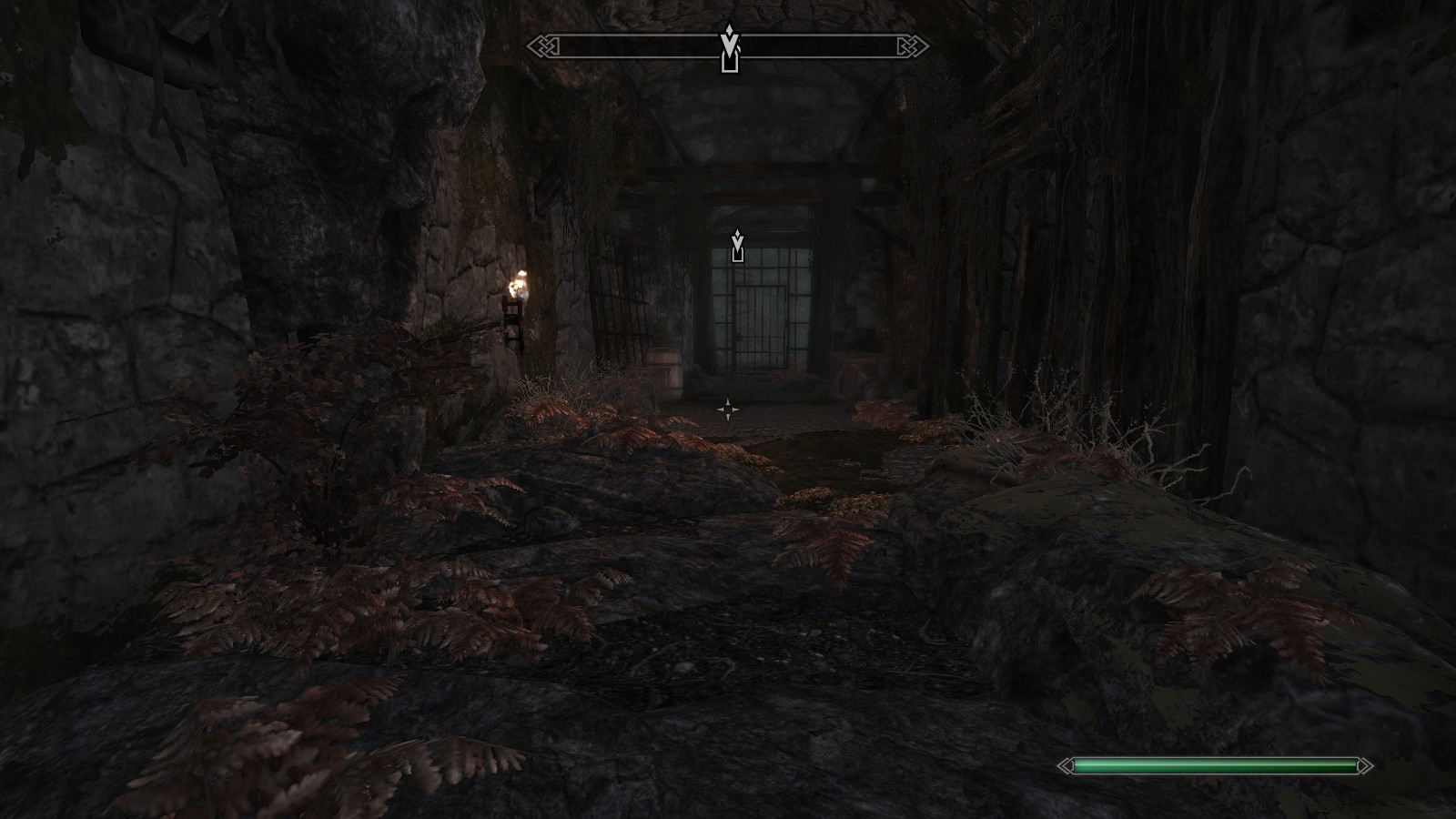Click the quest marker on the compass bar
This screenshot has height=819, width=1456.
click(x=729, y=49)
